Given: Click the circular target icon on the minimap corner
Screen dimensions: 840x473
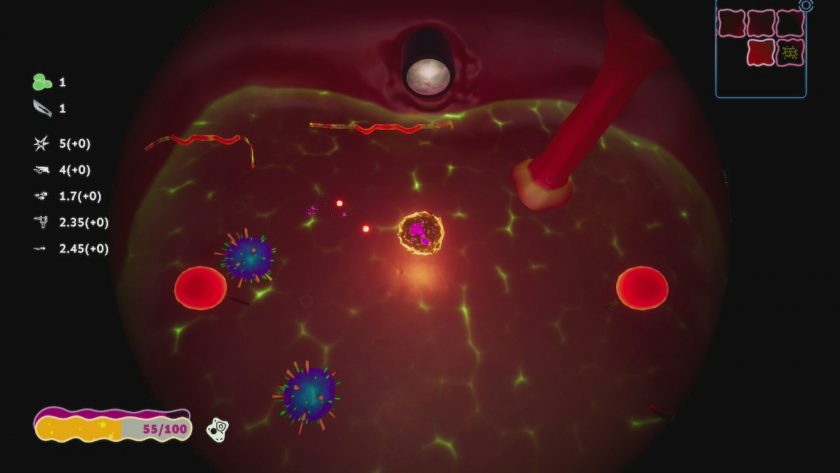Looking at the screenshot, I should pos(806,5).
